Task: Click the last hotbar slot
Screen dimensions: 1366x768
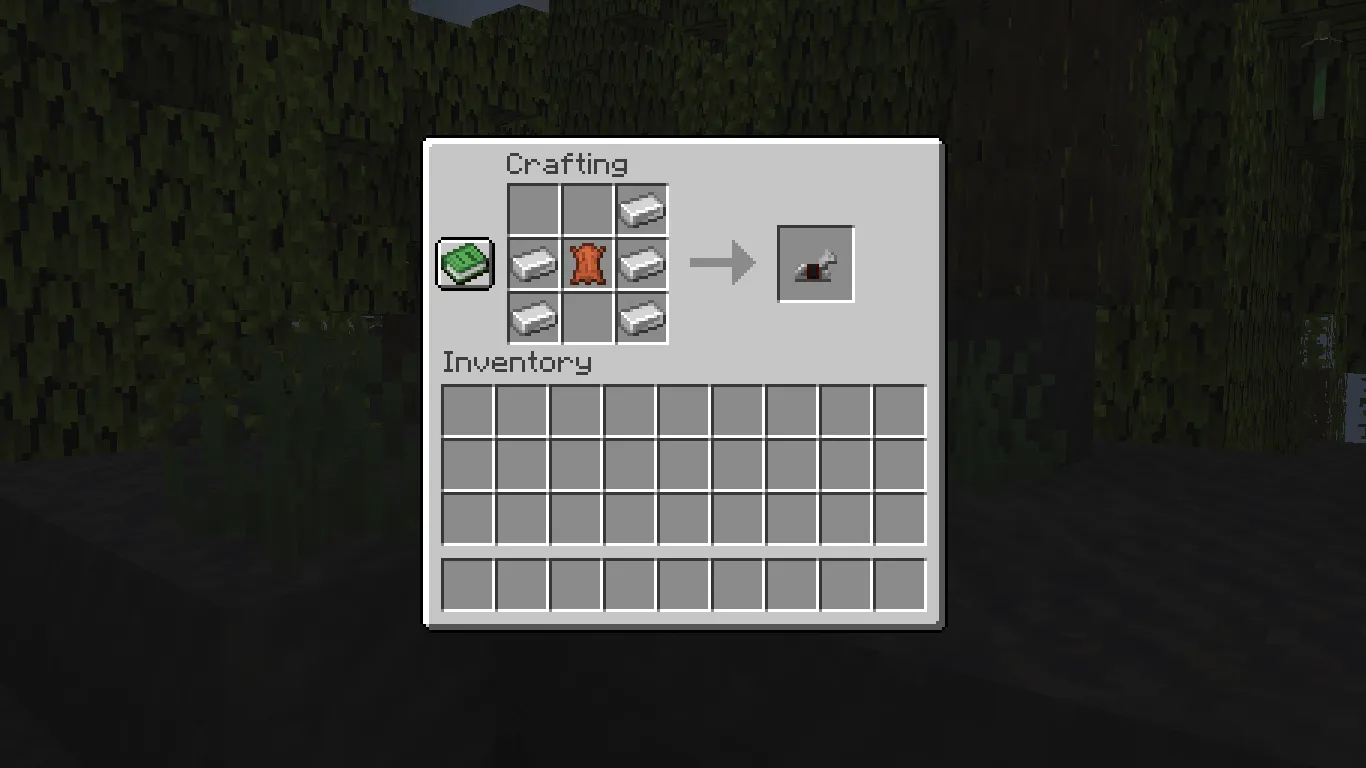Action: click(x=900, y=586)
